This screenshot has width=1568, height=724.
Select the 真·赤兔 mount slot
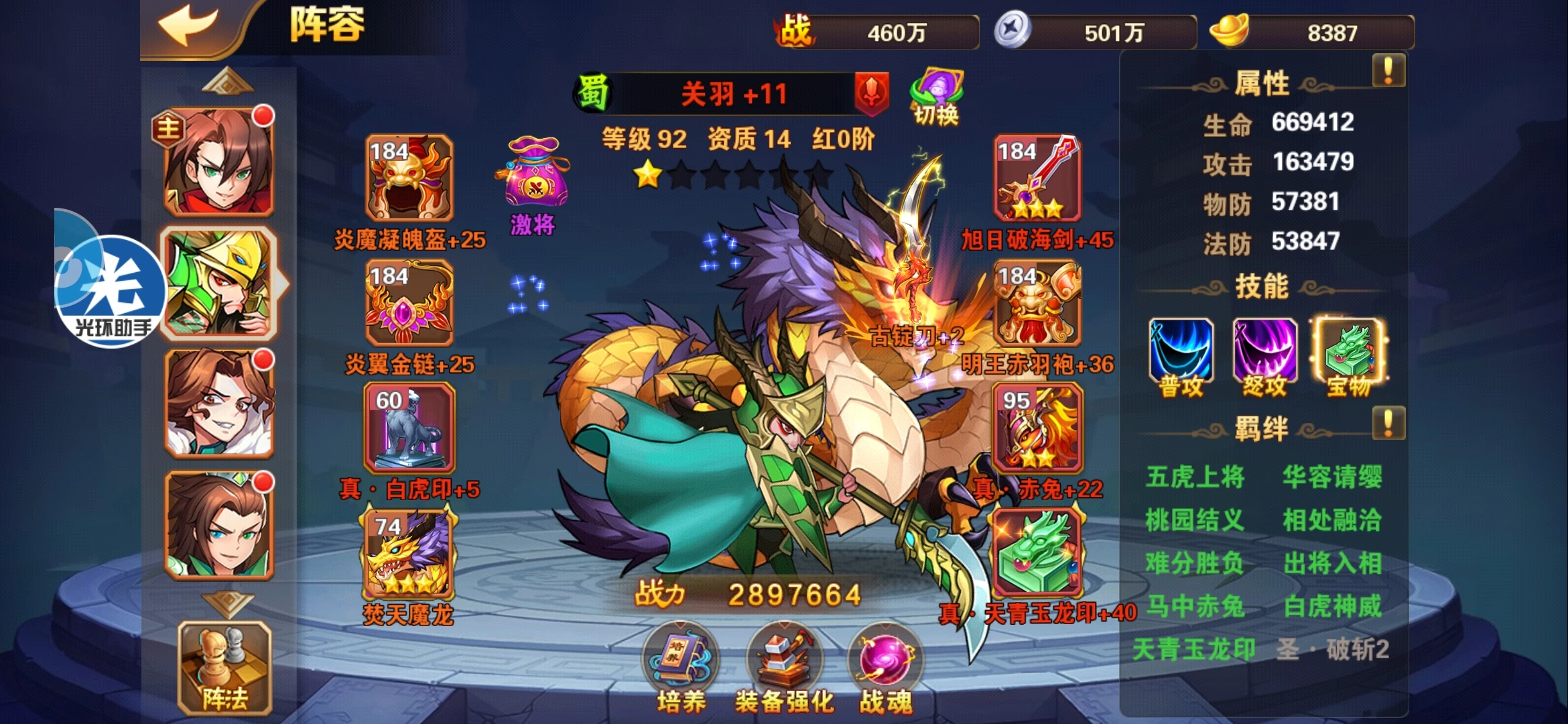click(1037, 428)
